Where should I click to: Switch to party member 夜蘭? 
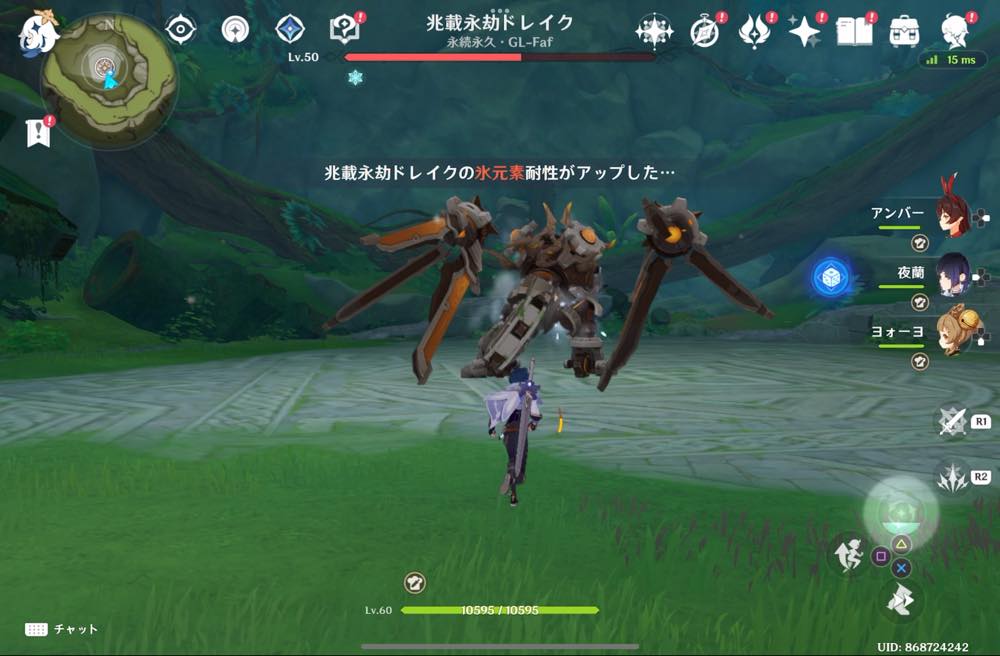[x=950, y=271]
